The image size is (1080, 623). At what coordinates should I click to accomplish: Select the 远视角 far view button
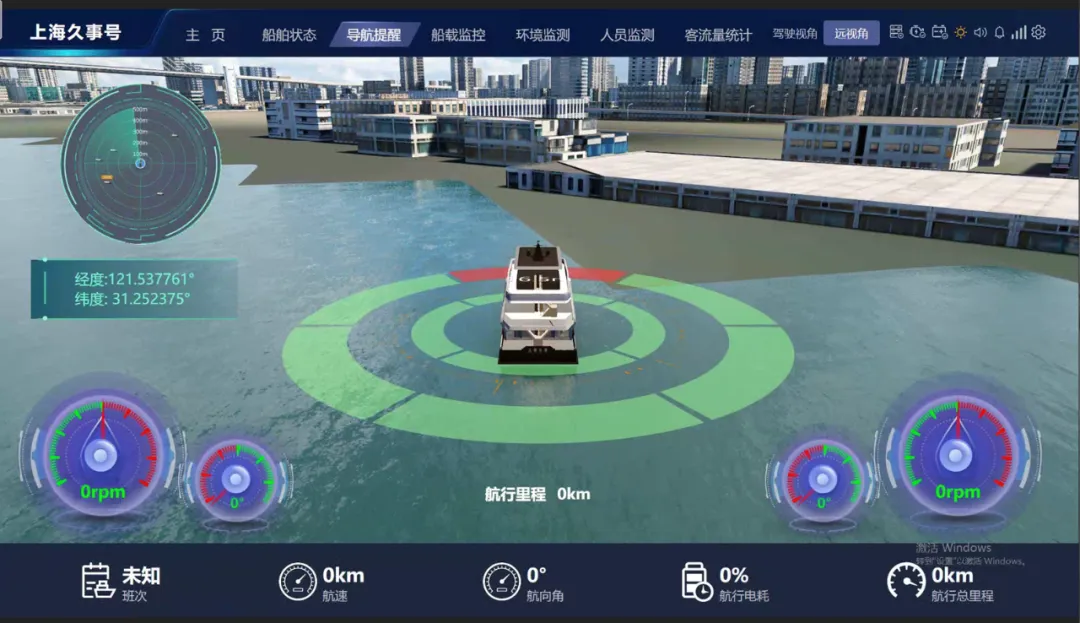pyautogui.click(x=852, y=34)
